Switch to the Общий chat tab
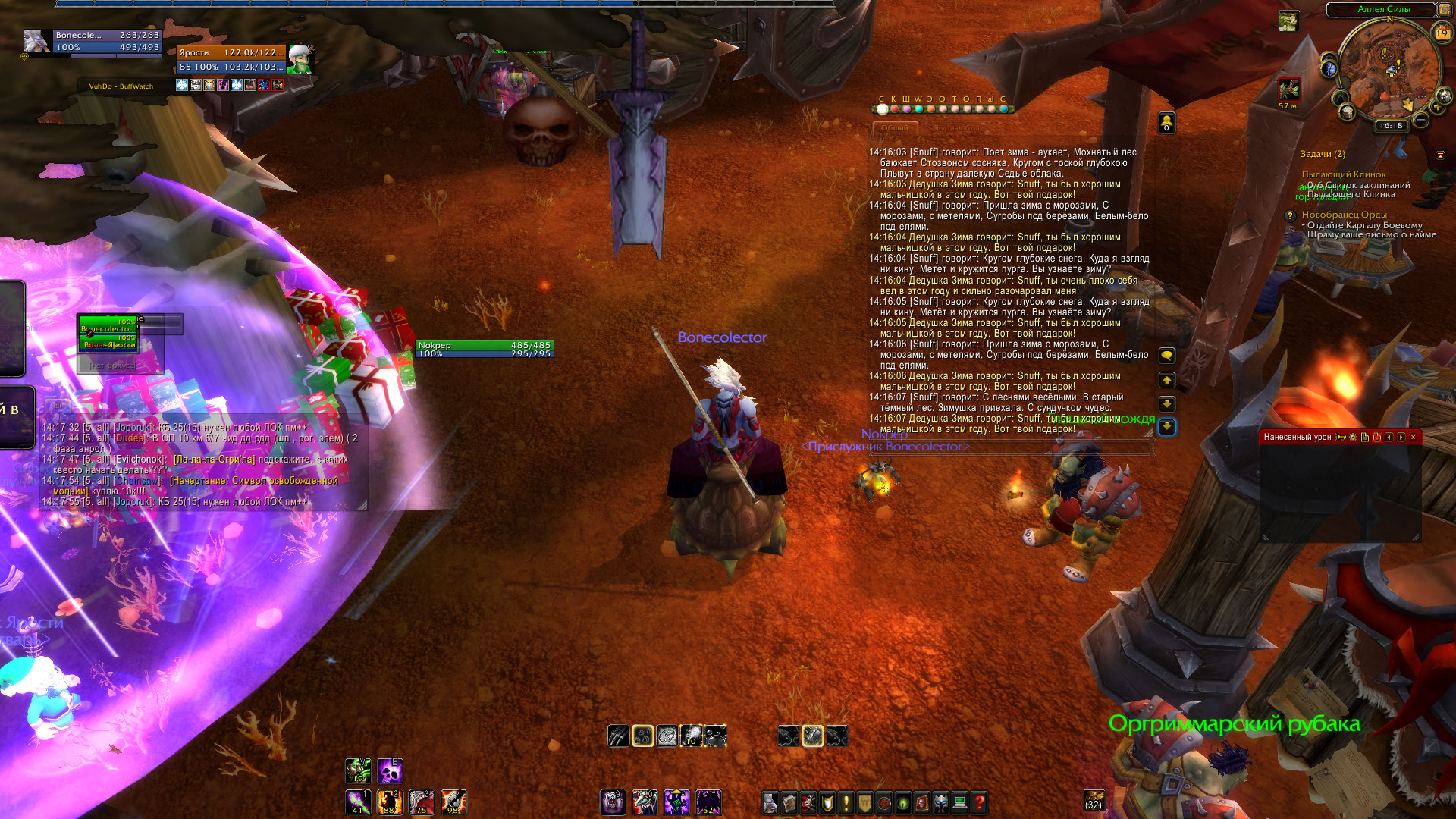 coord(895,128)
